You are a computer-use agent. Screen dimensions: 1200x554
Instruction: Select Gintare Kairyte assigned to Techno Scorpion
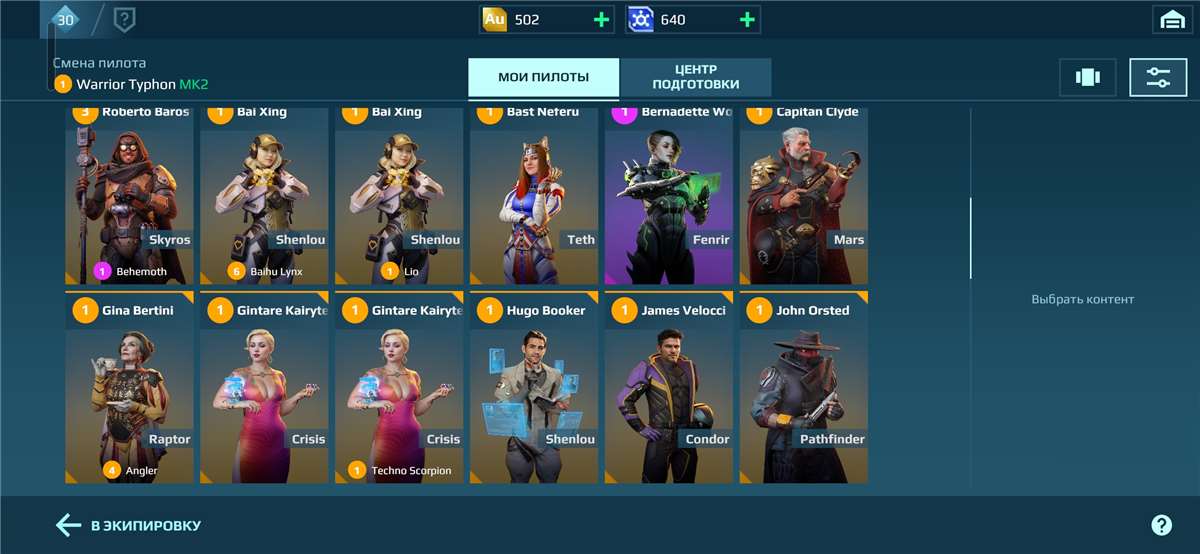pos(399,390)
